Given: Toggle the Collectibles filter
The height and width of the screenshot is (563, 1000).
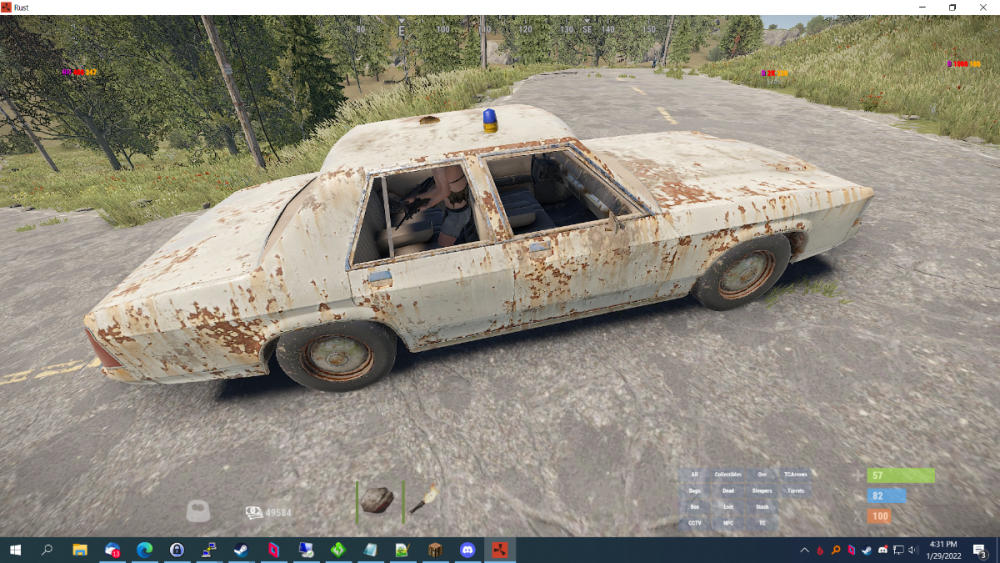Looking at the screenshot, I should (x=728, y=474).
